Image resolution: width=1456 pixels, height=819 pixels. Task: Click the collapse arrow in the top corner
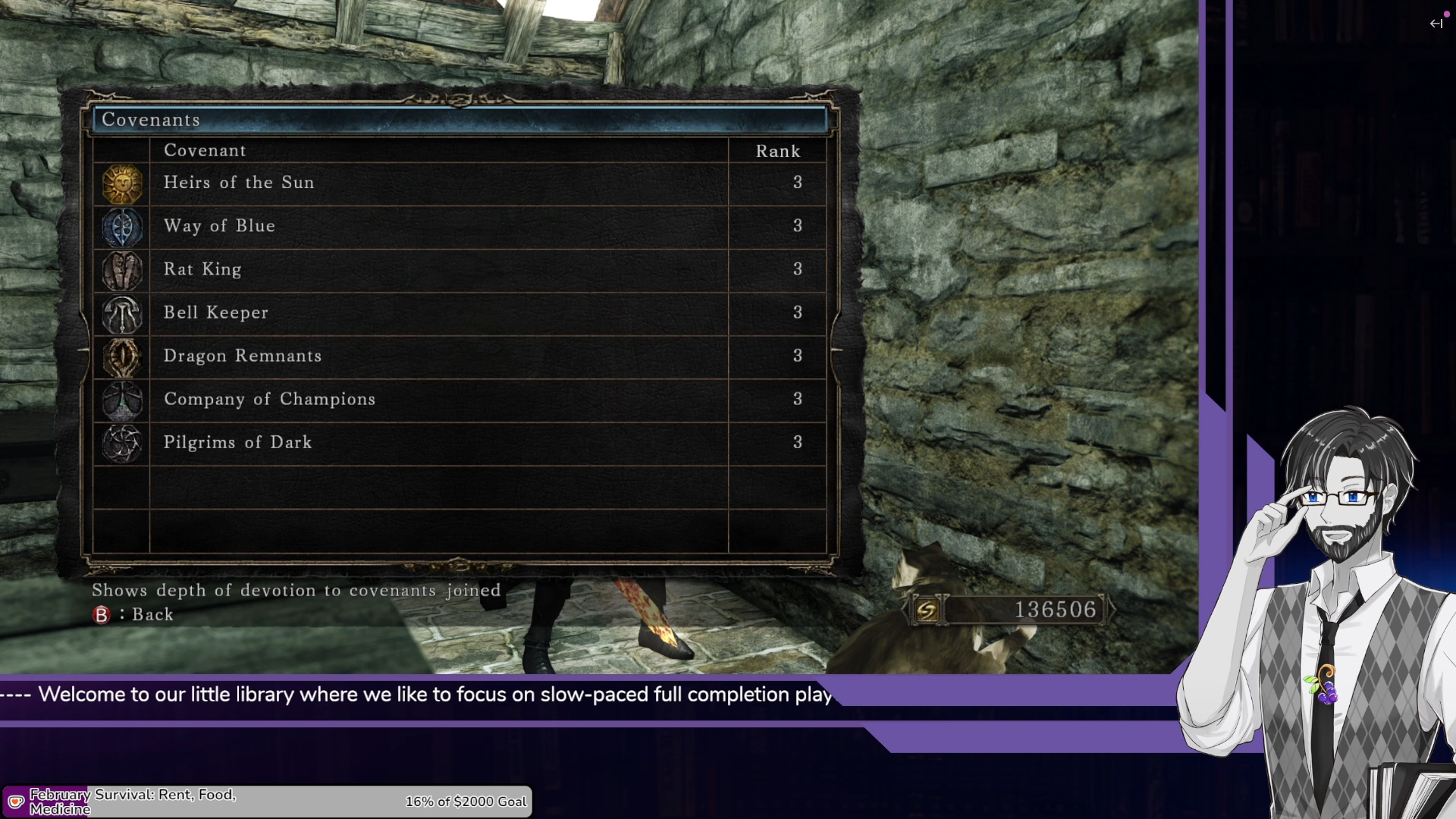point(1436,24)
